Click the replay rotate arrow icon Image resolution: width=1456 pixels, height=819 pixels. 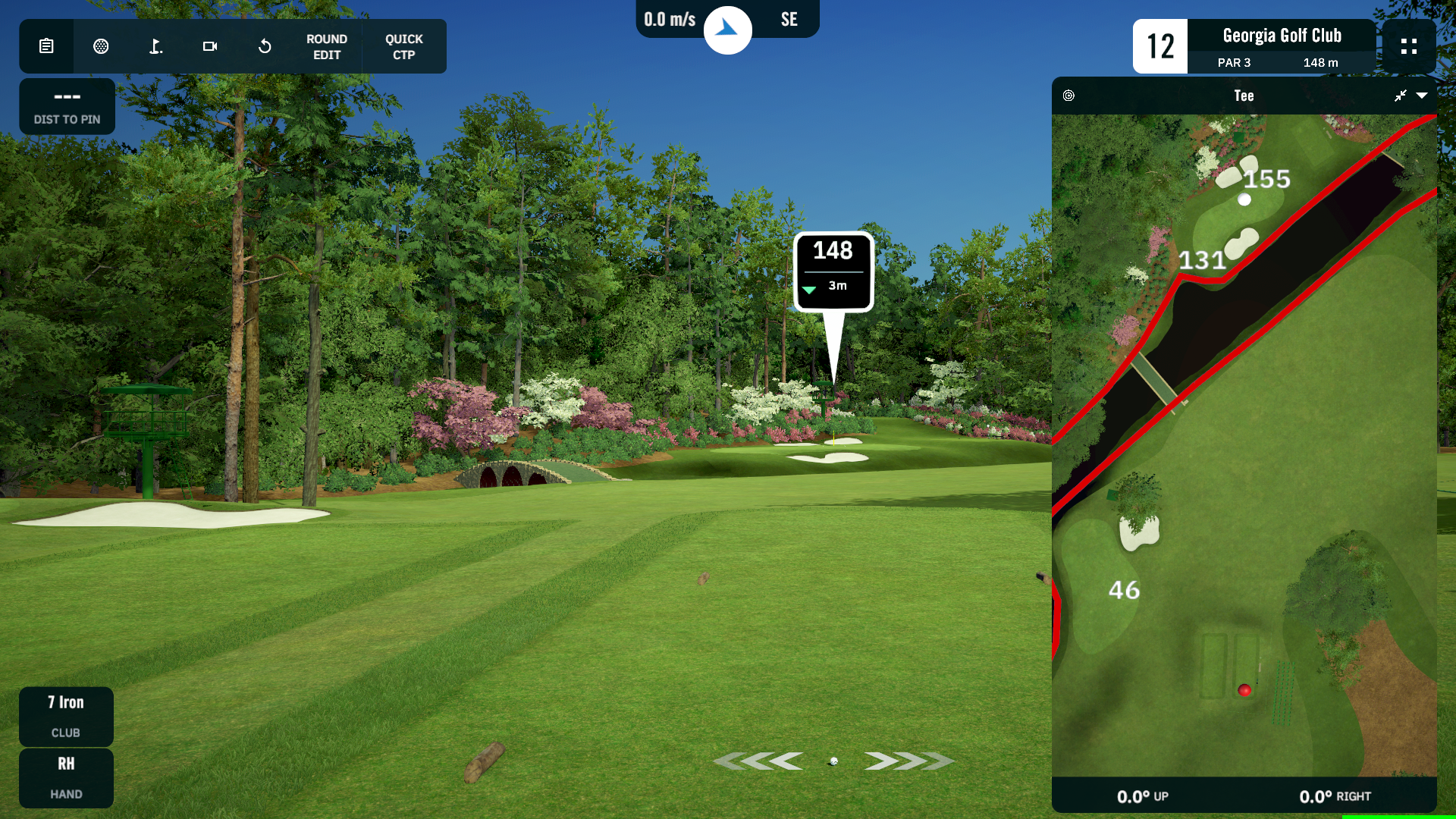[265, 46]
